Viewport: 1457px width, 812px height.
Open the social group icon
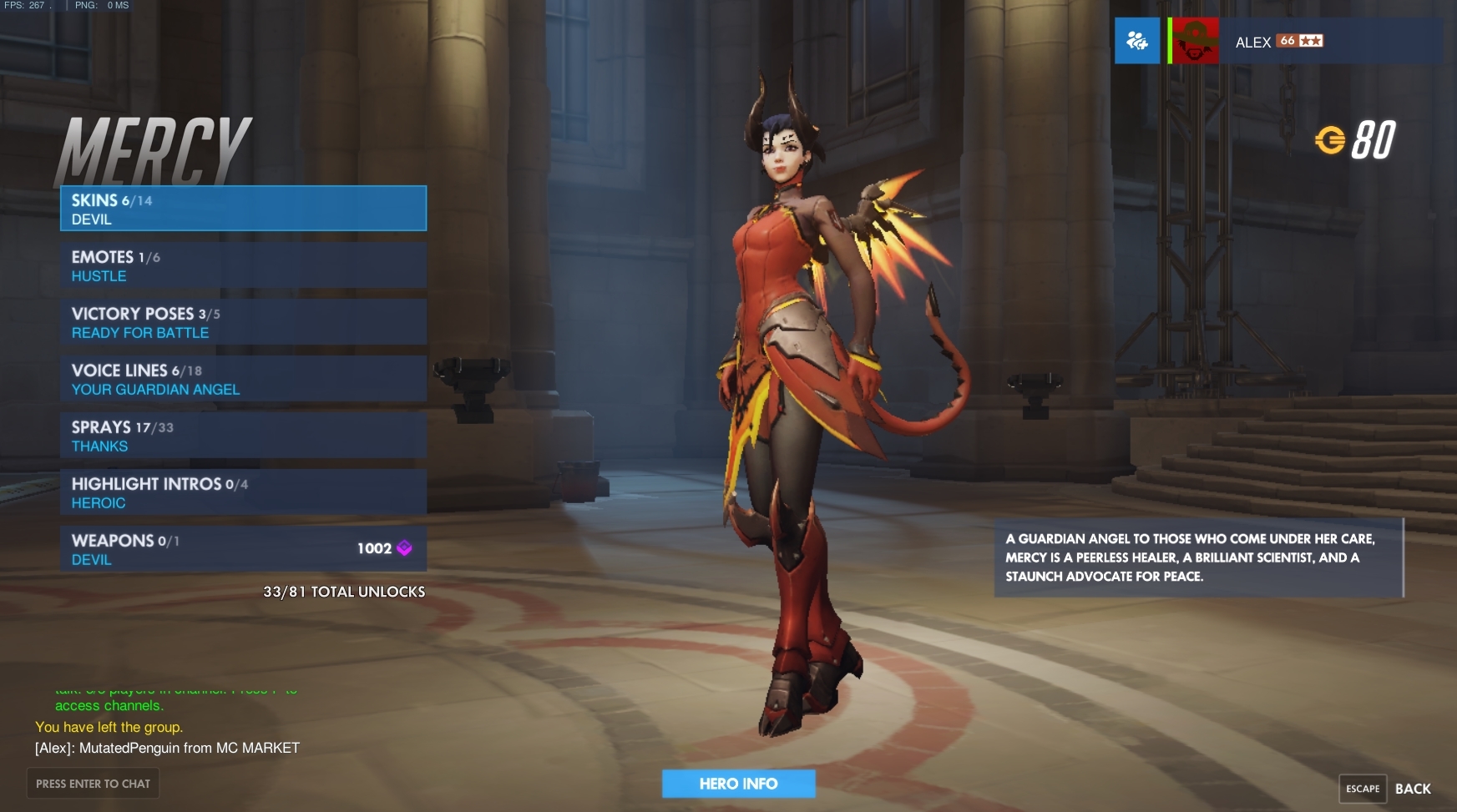pos(1137,41)
